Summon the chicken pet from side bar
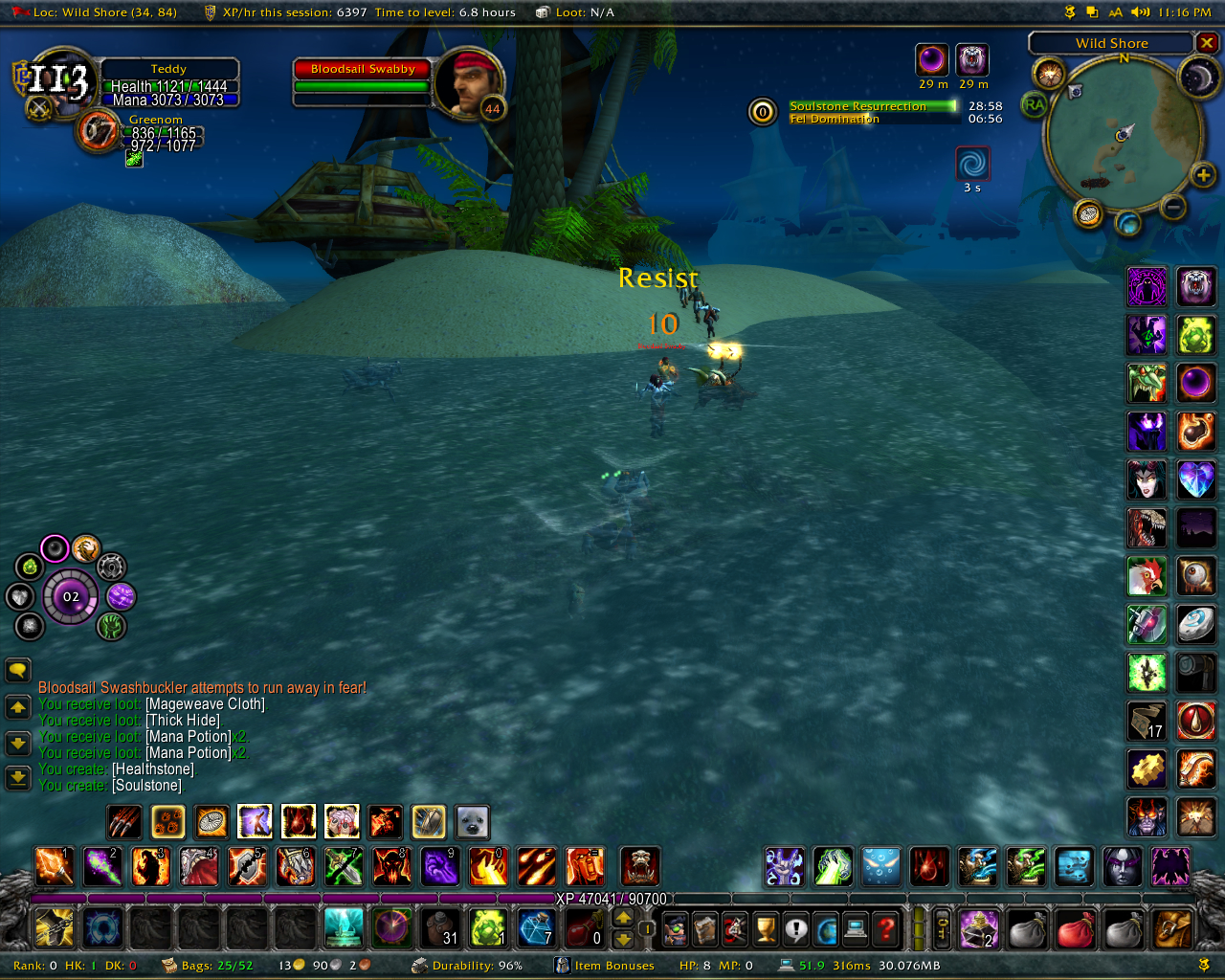1225x980 pixels. pyautogui.click(x=1147, y=575)
